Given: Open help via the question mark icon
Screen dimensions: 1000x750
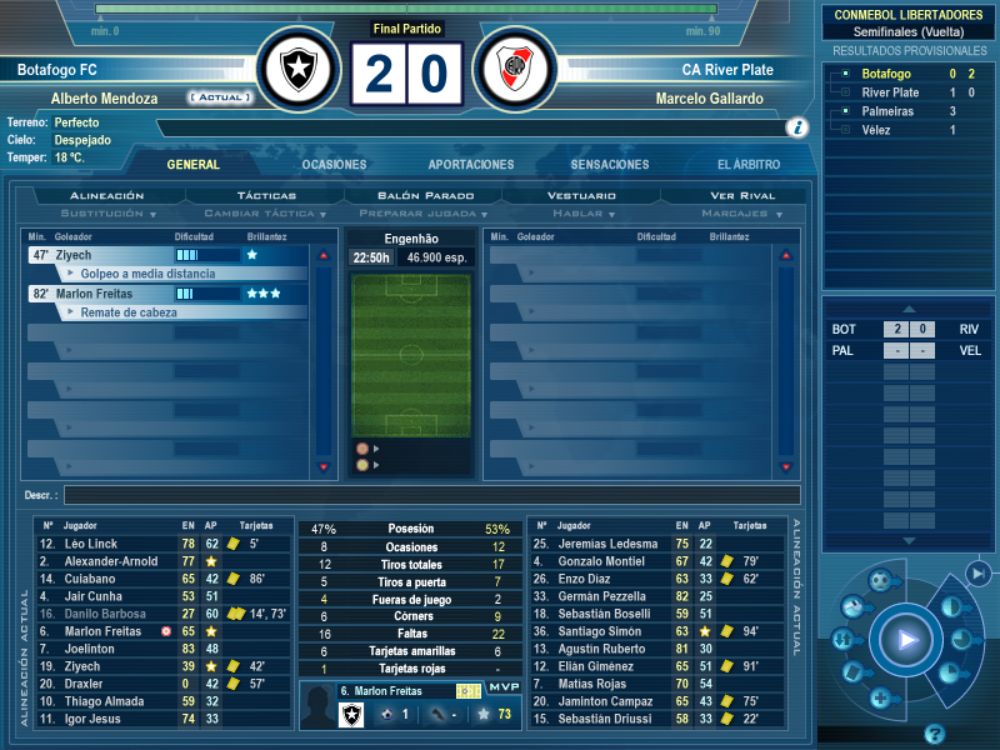Looking at the screenshot, I should (x=935, y=734).
